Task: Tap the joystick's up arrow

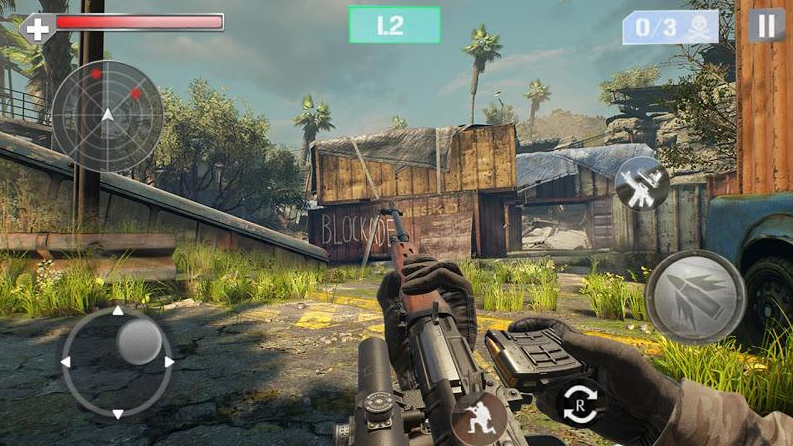Action: tap(118, 312)
